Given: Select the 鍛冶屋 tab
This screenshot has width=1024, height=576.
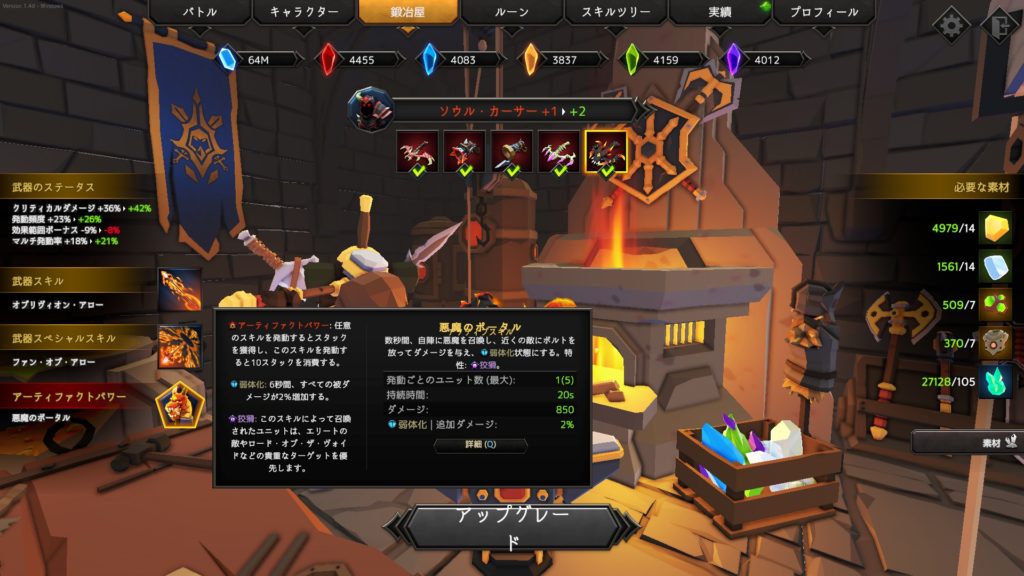Looking at the screenshot, I should [x=408, y=13].
